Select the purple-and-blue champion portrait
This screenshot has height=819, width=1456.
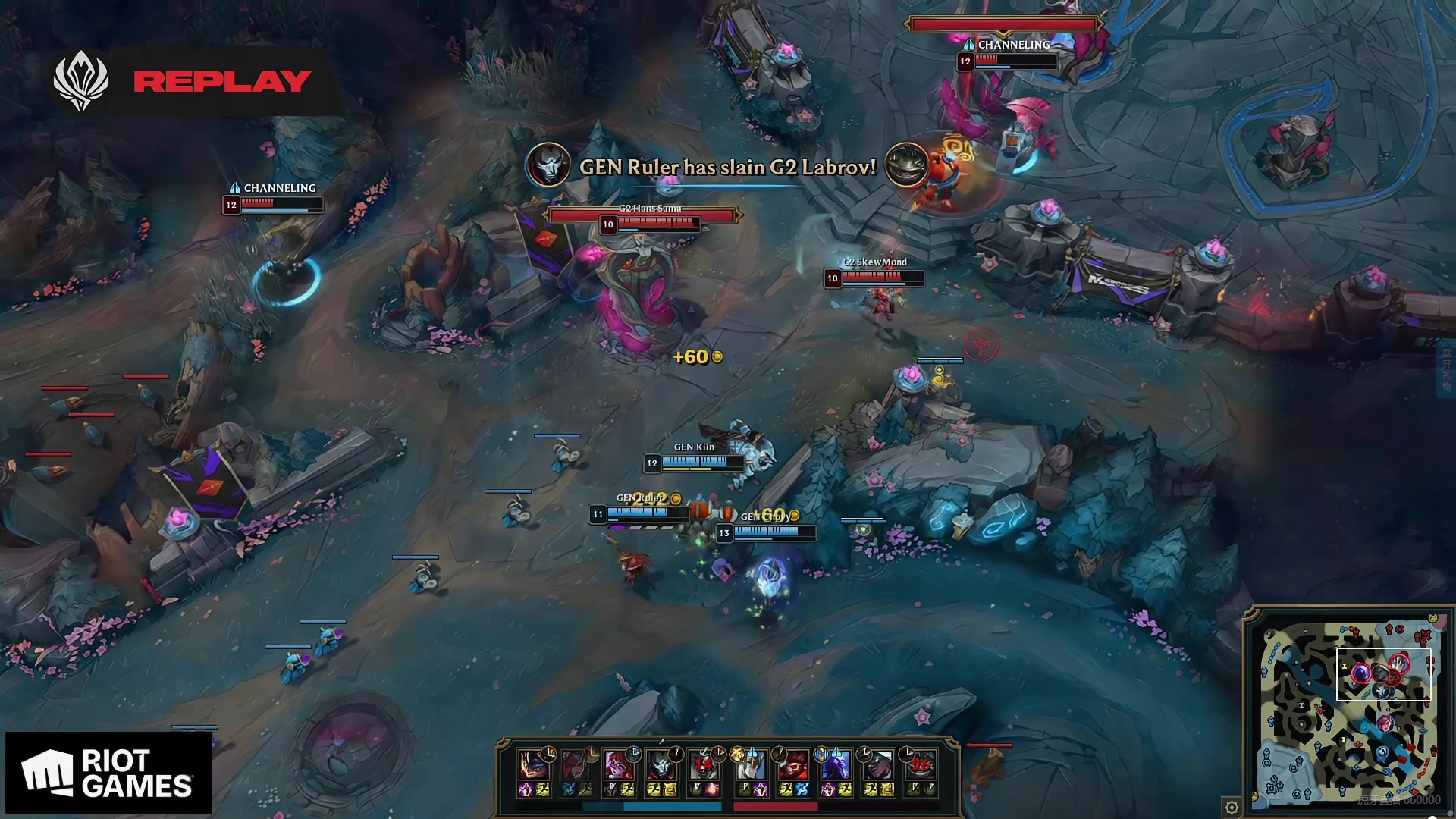836,764
